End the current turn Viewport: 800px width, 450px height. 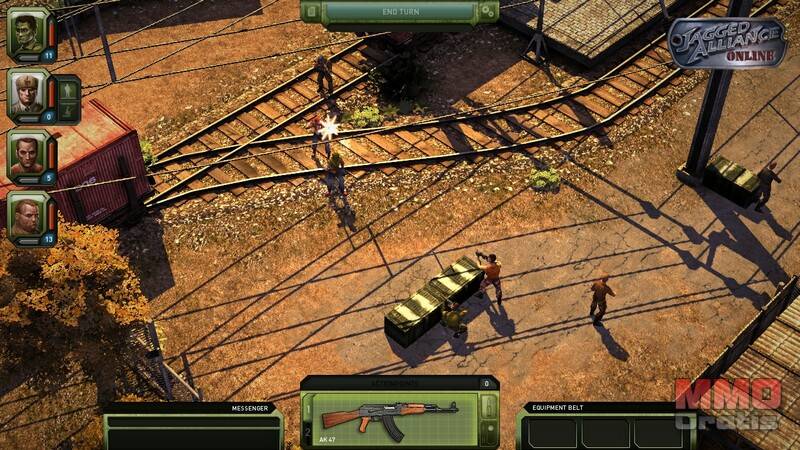(398, 11)
